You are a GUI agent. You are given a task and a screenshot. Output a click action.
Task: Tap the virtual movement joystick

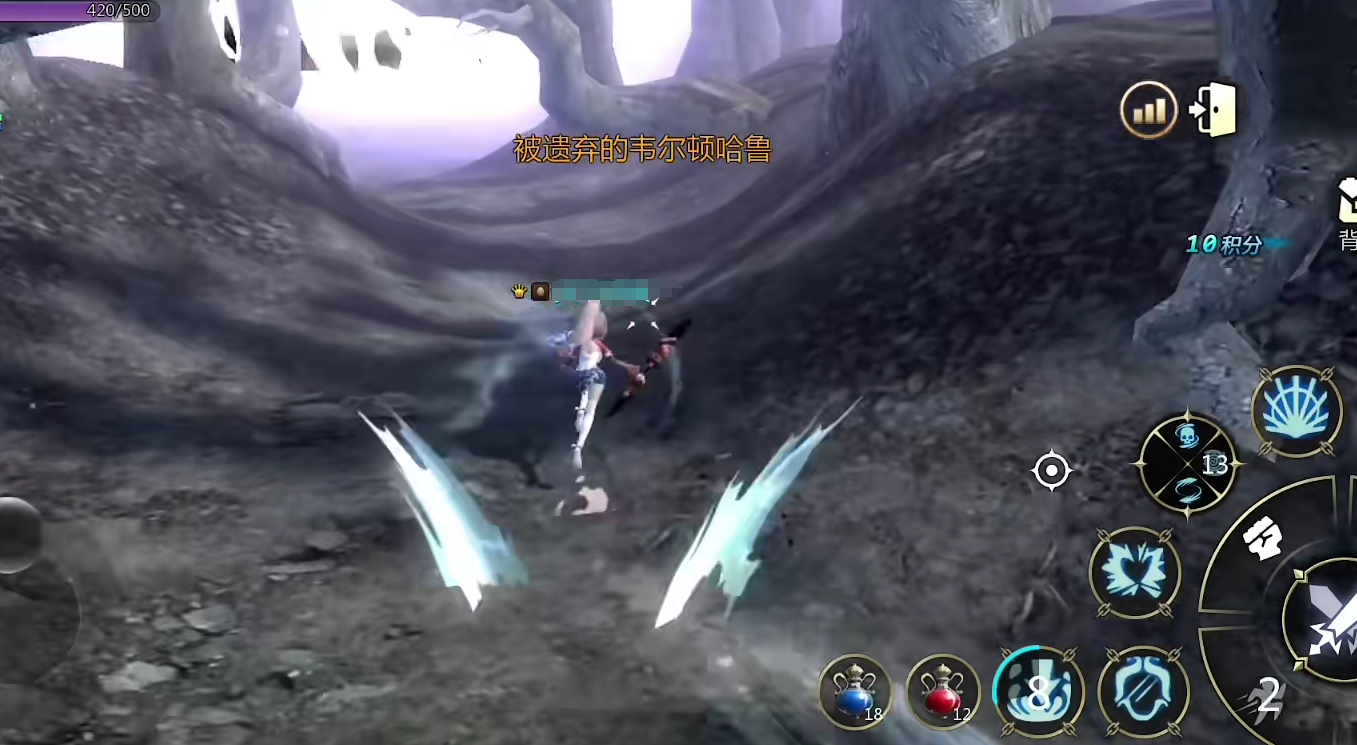18,535
